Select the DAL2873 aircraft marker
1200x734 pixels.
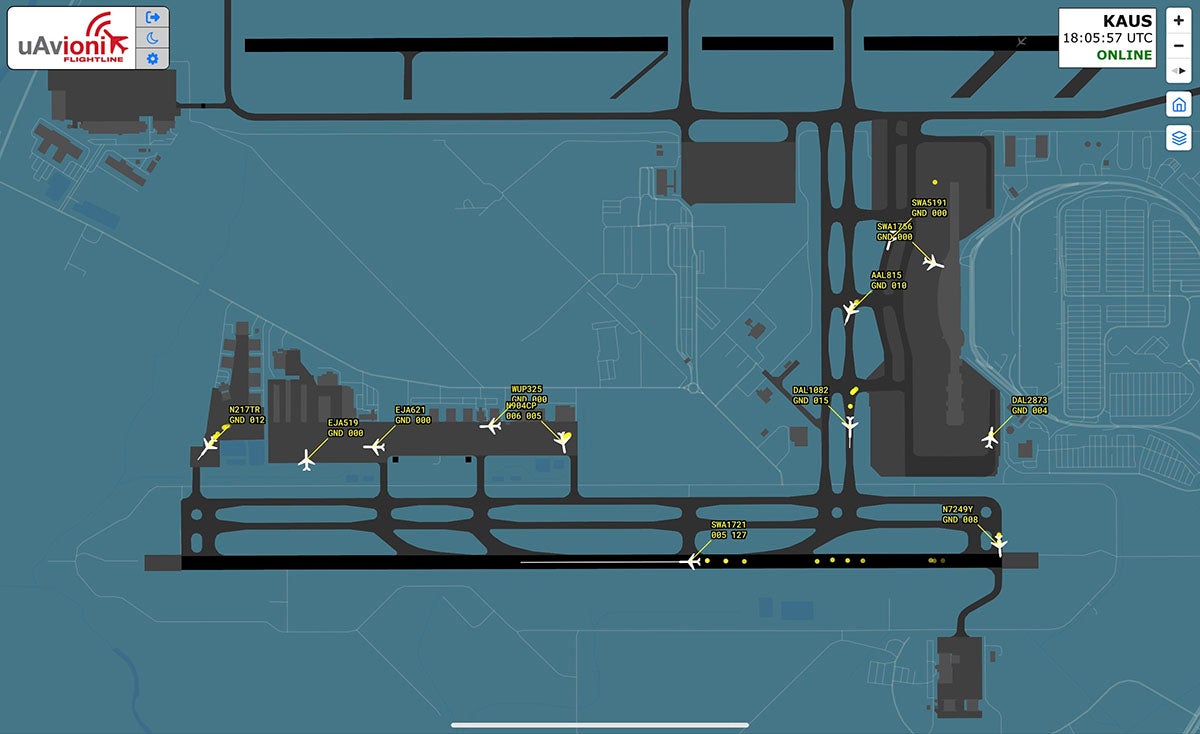click(x=991, y=437)
